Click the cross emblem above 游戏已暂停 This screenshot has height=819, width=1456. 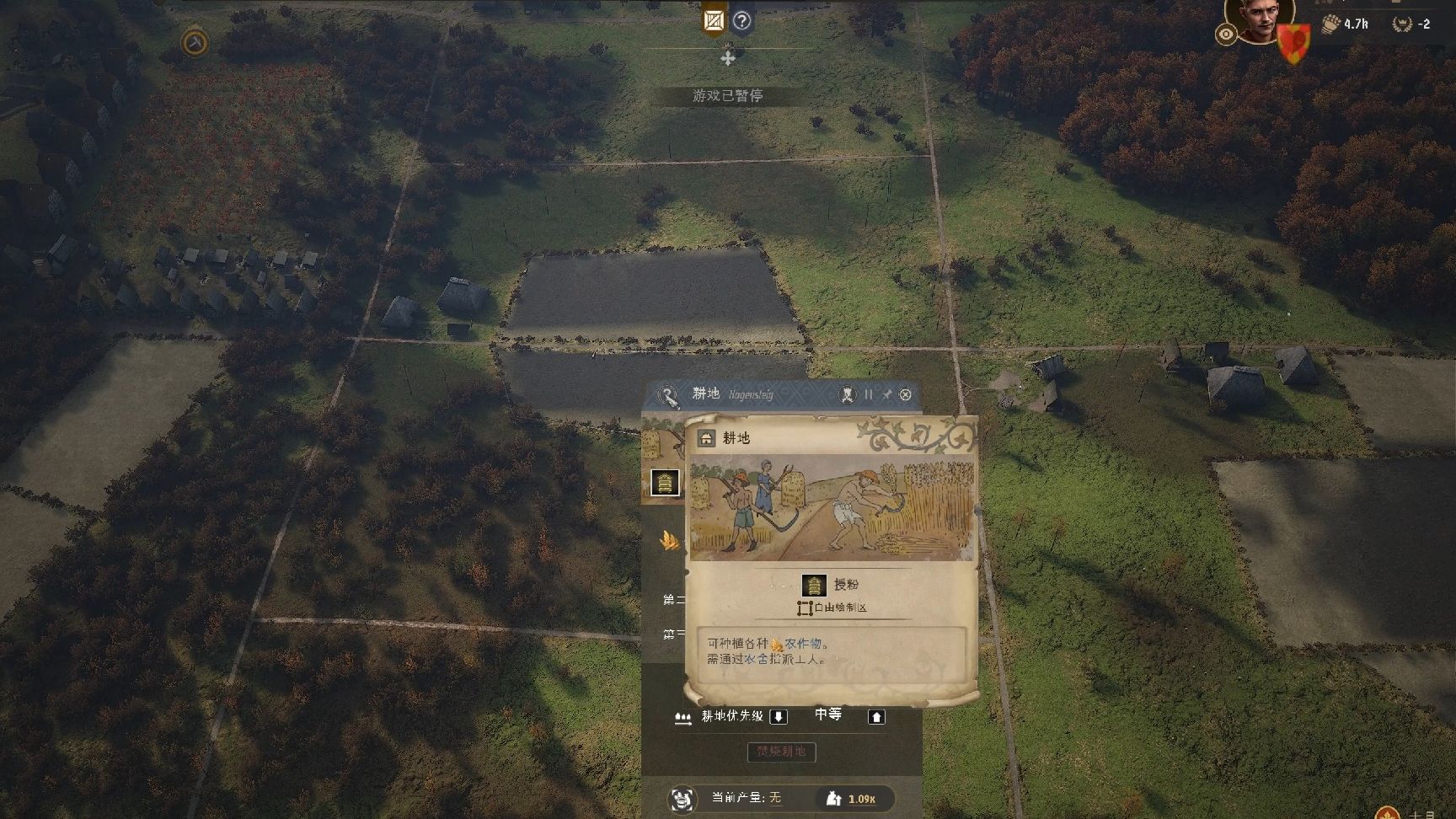(728, 58)
